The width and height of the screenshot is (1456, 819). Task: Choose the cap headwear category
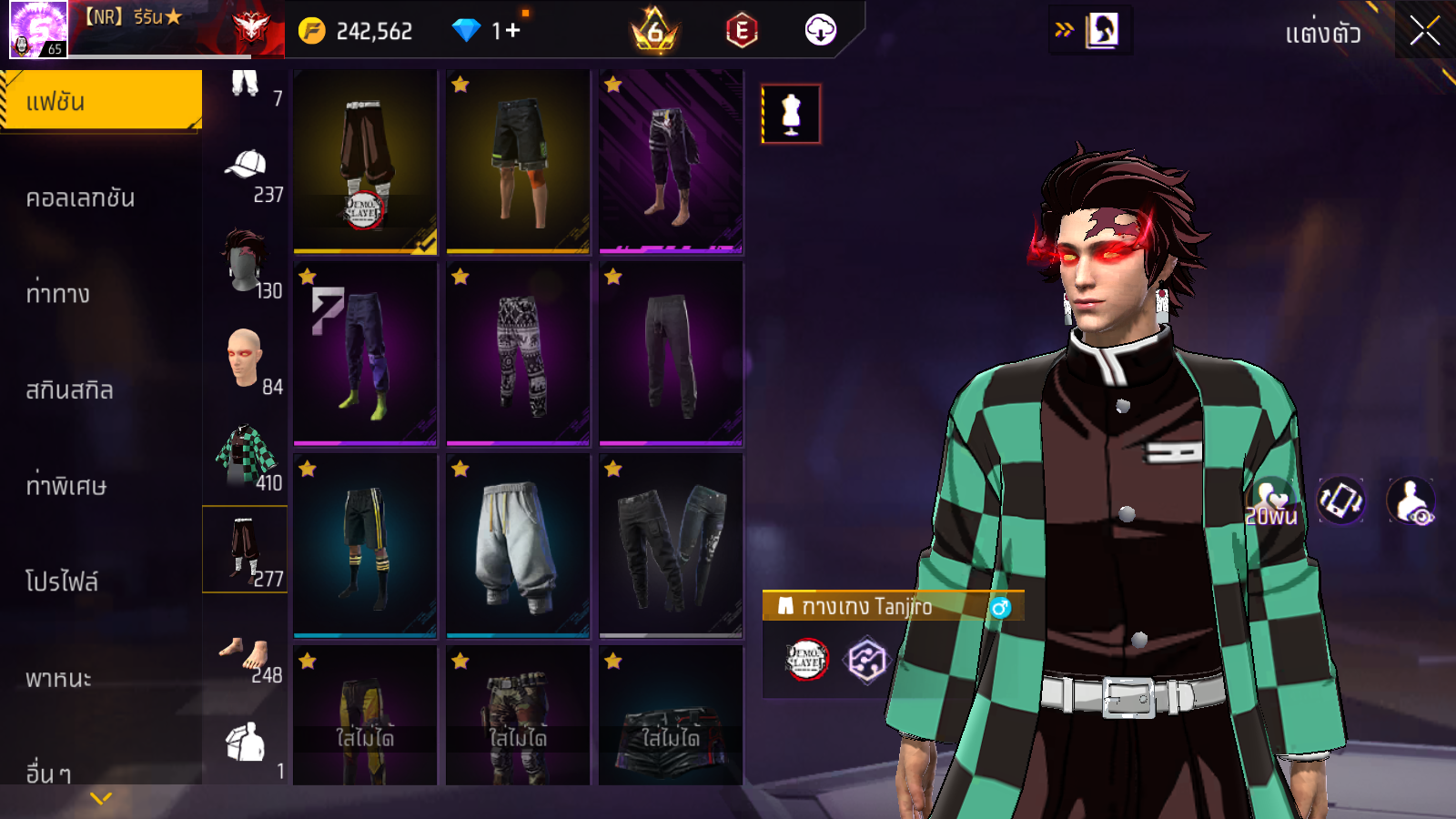click(x=246, y=167)
